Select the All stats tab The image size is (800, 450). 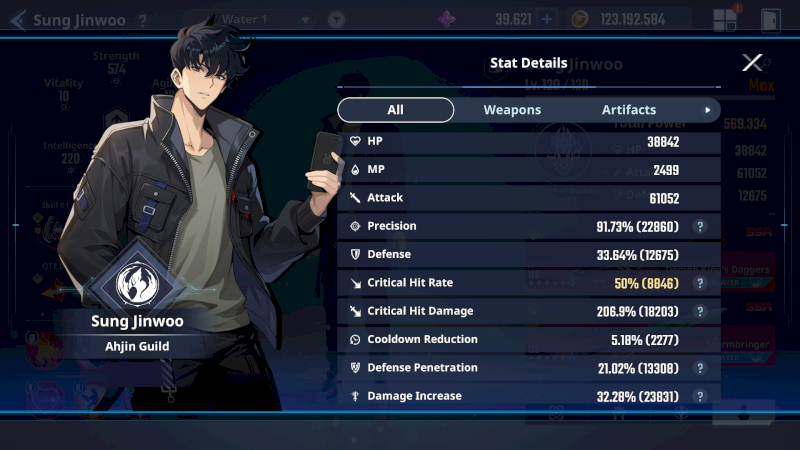pyautogui.click(x=395, y=110)
